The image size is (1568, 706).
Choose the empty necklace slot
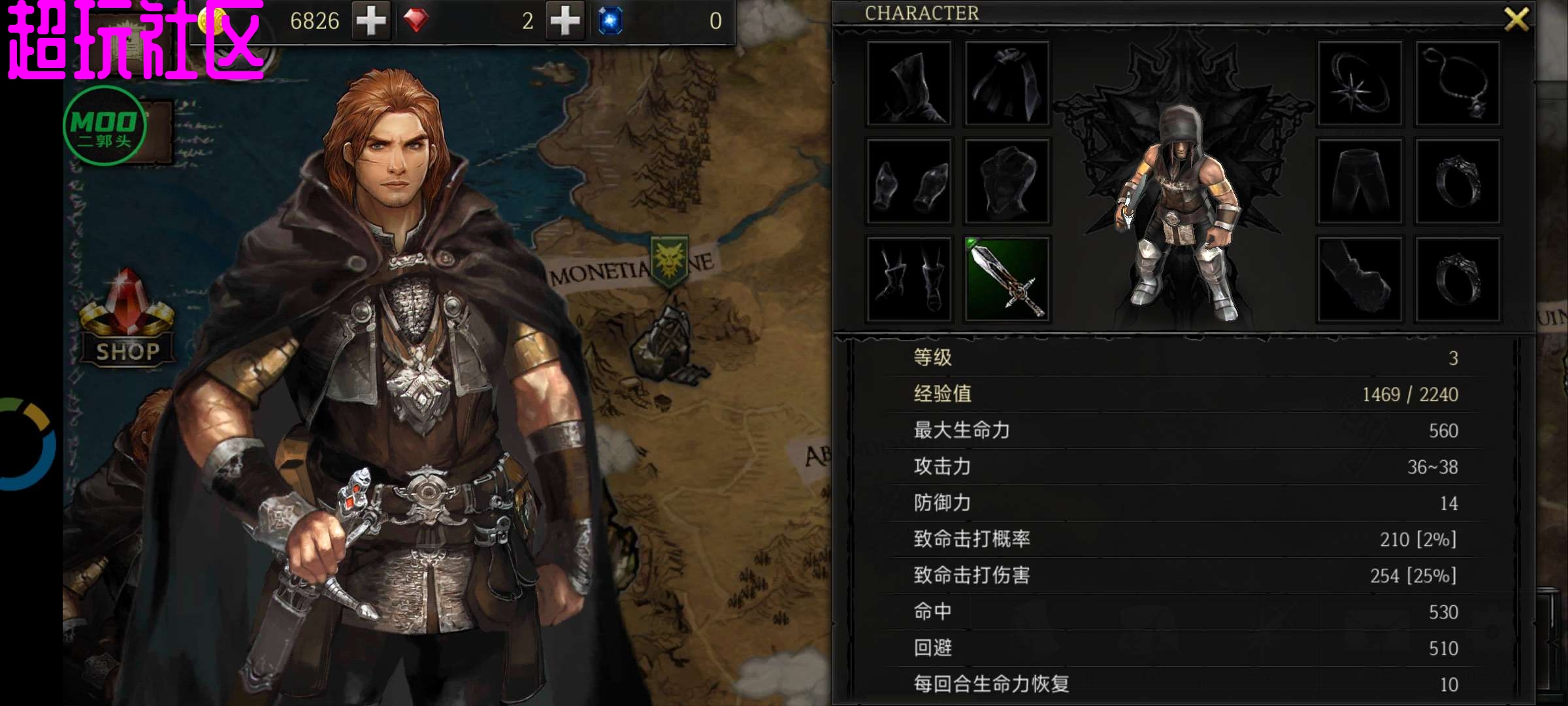(x=1458, y=84)
